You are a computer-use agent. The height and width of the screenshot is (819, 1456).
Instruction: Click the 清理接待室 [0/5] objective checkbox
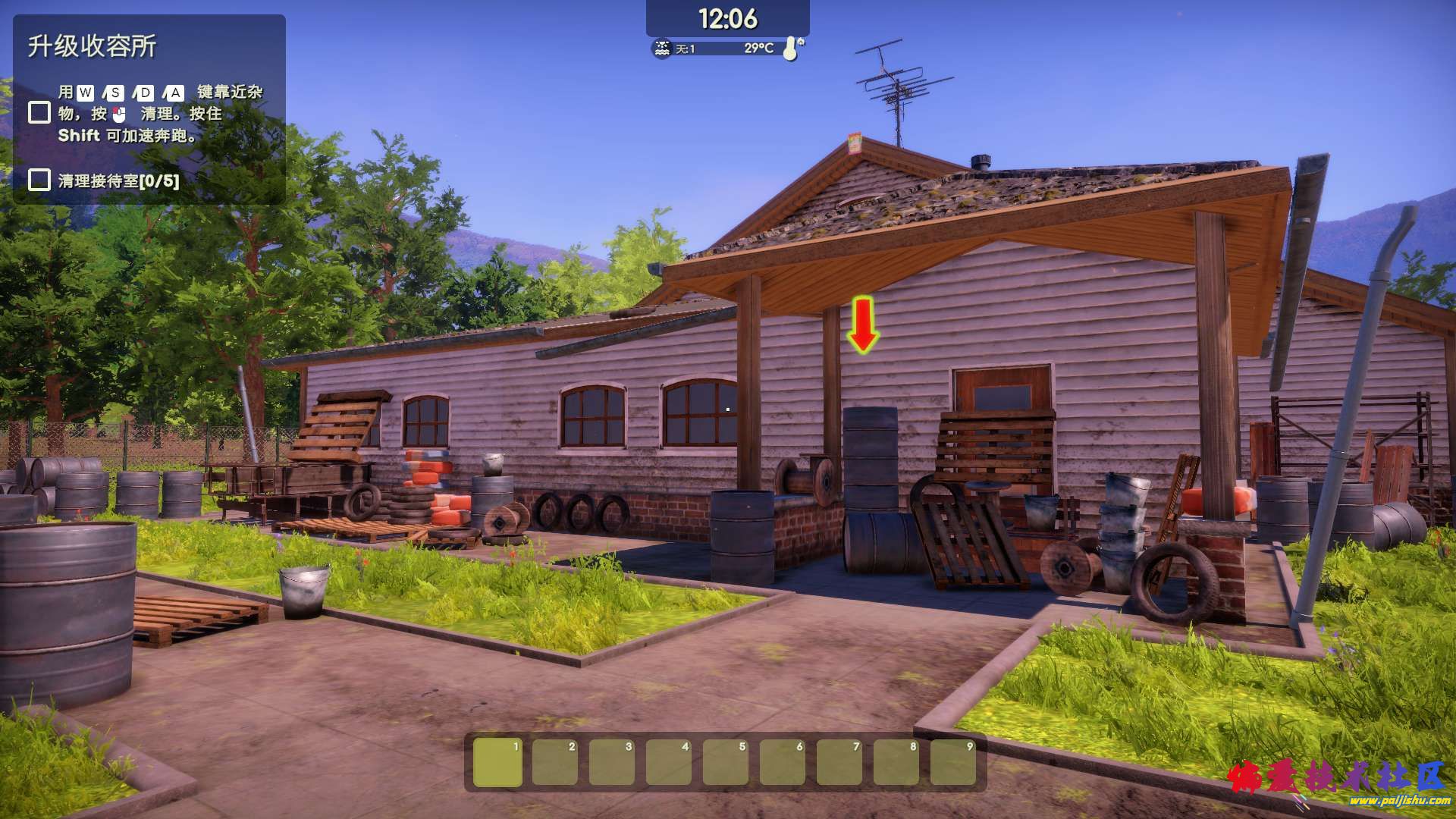click(x=39, y=180)
